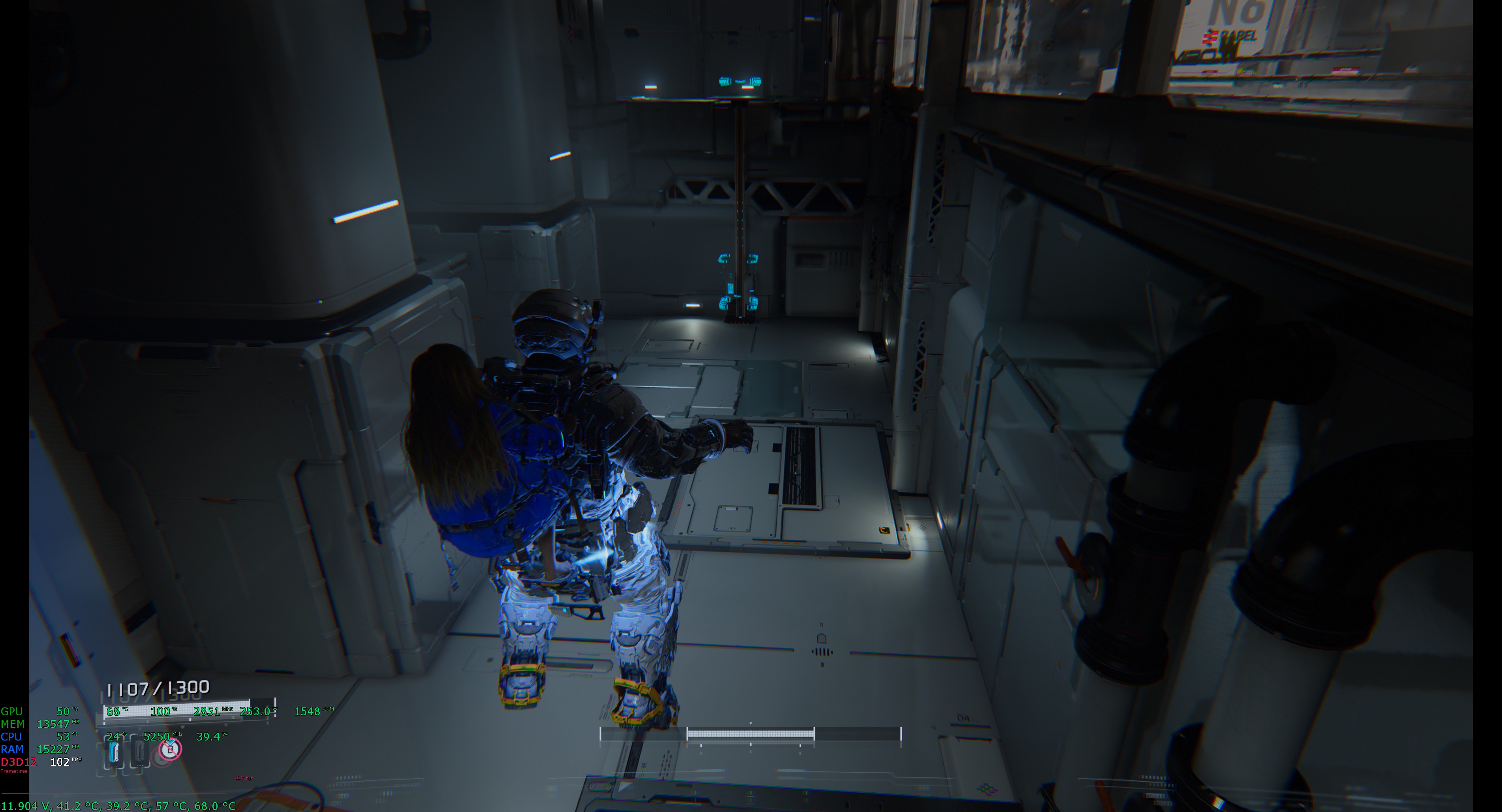Select the dimmed empty canister slot
This screenshot has width=1502, height=812.
pyautogui.click(x=140, y=751)
